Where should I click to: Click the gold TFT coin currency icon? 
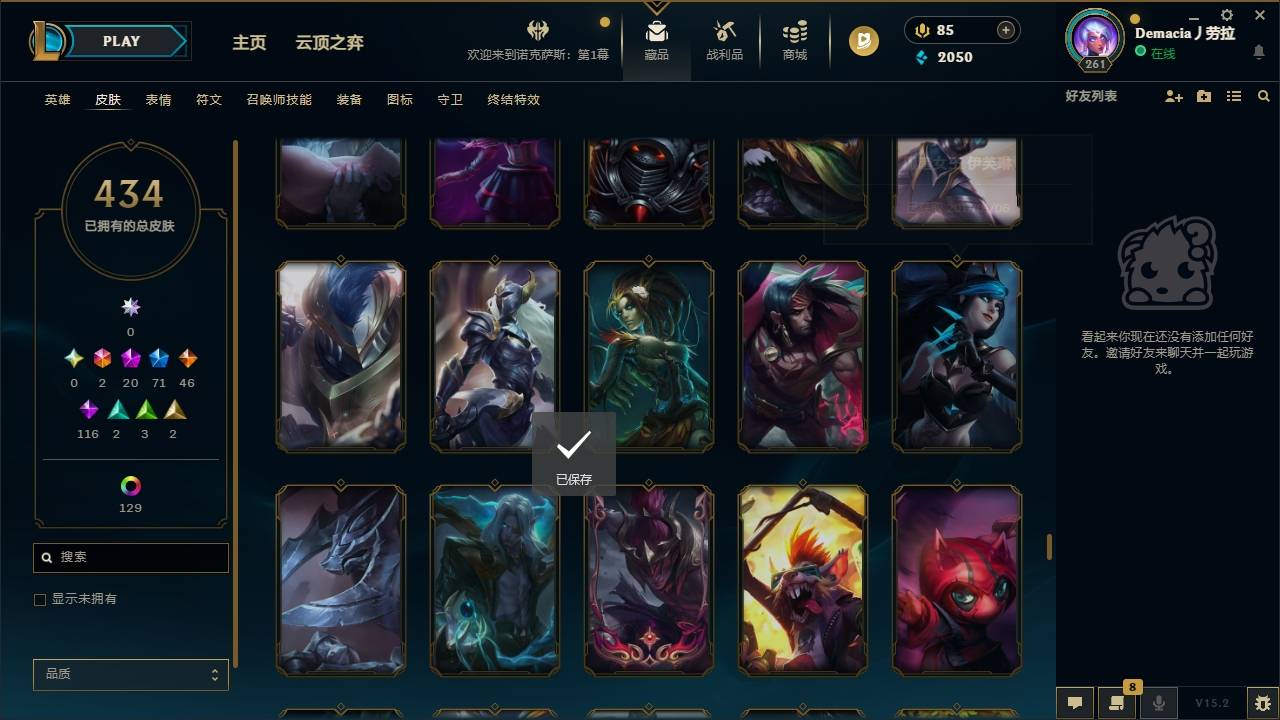(862, 41)
